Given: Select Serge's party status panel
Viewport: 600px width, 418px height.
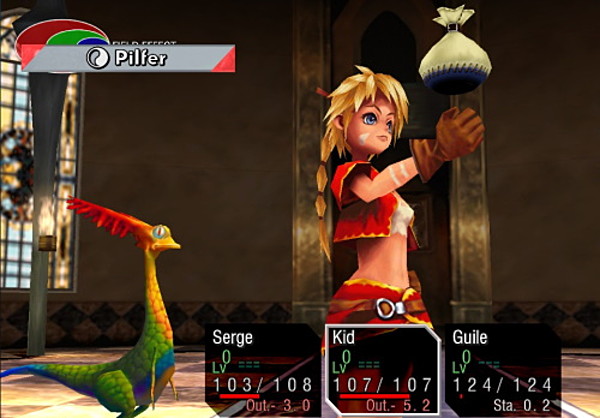Looking at the screenshot, I should click(262, 369).
